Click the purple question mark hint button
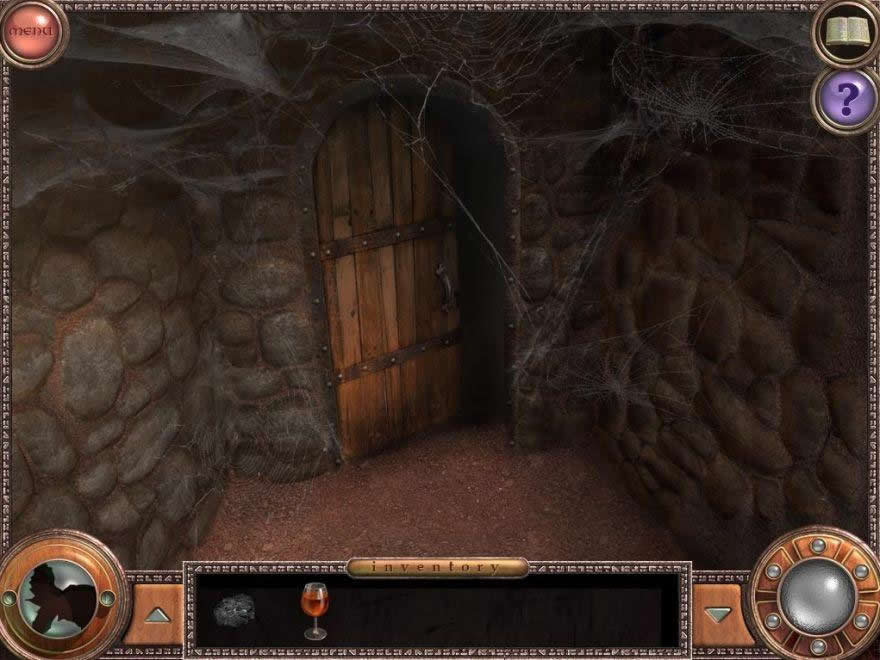Screen dimensions: 880x660 tap(846, 98)
